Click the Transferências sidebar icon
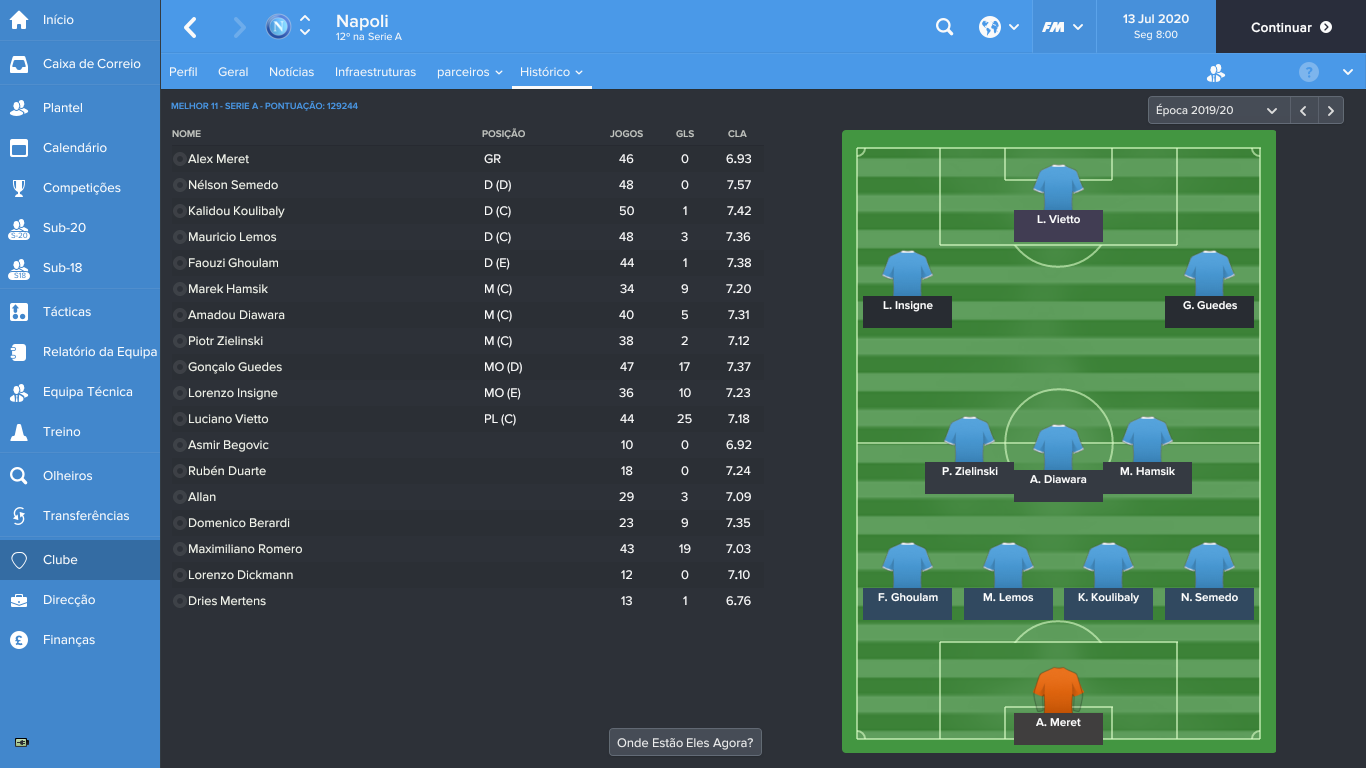1366x768 pixels. (x=20, y=515)
